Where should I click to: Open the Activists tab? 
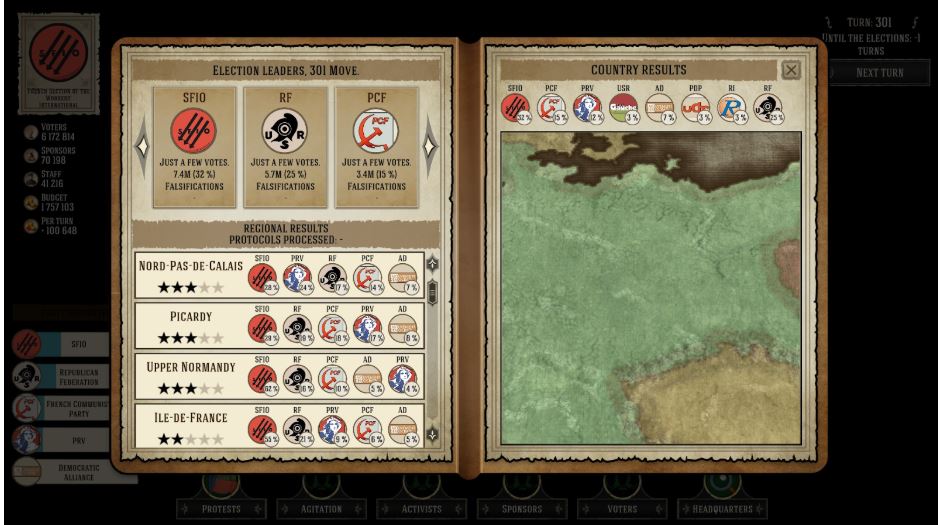tap(421, 509)
